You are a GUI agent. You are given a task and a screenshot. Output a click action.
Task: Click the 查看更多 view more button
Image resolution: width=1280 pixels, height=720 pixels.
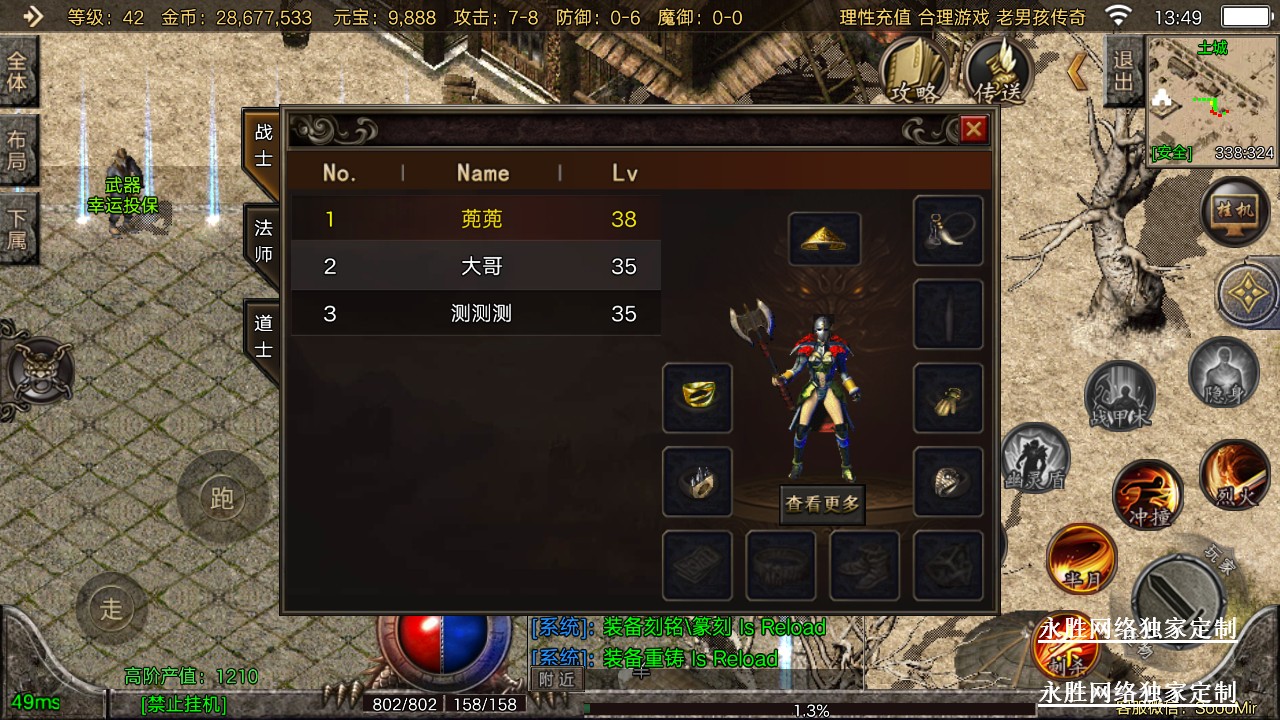click(822, 504)
